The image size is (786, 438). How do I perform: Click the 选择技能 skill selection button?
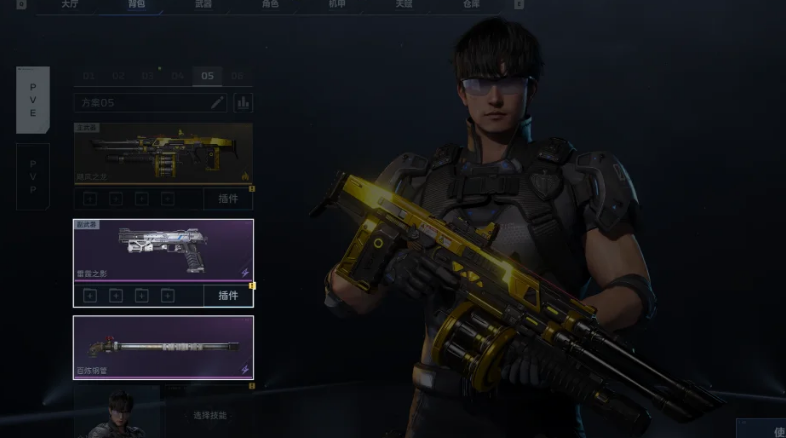tap(210, 414)
